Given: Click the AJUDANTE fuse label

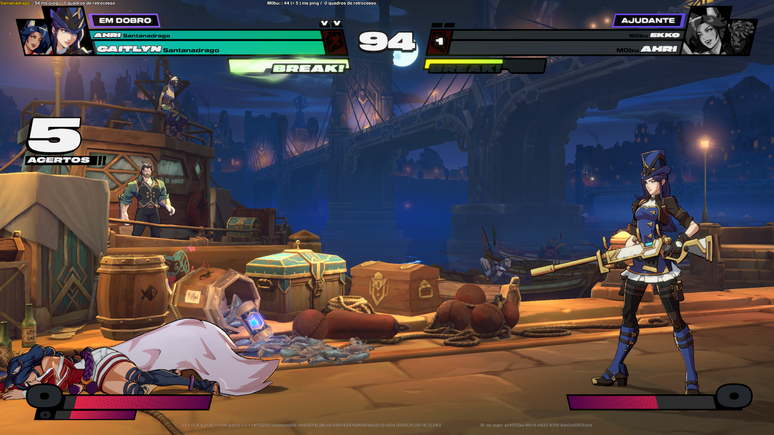Looking at the screenshot, I should click(649, 20).
